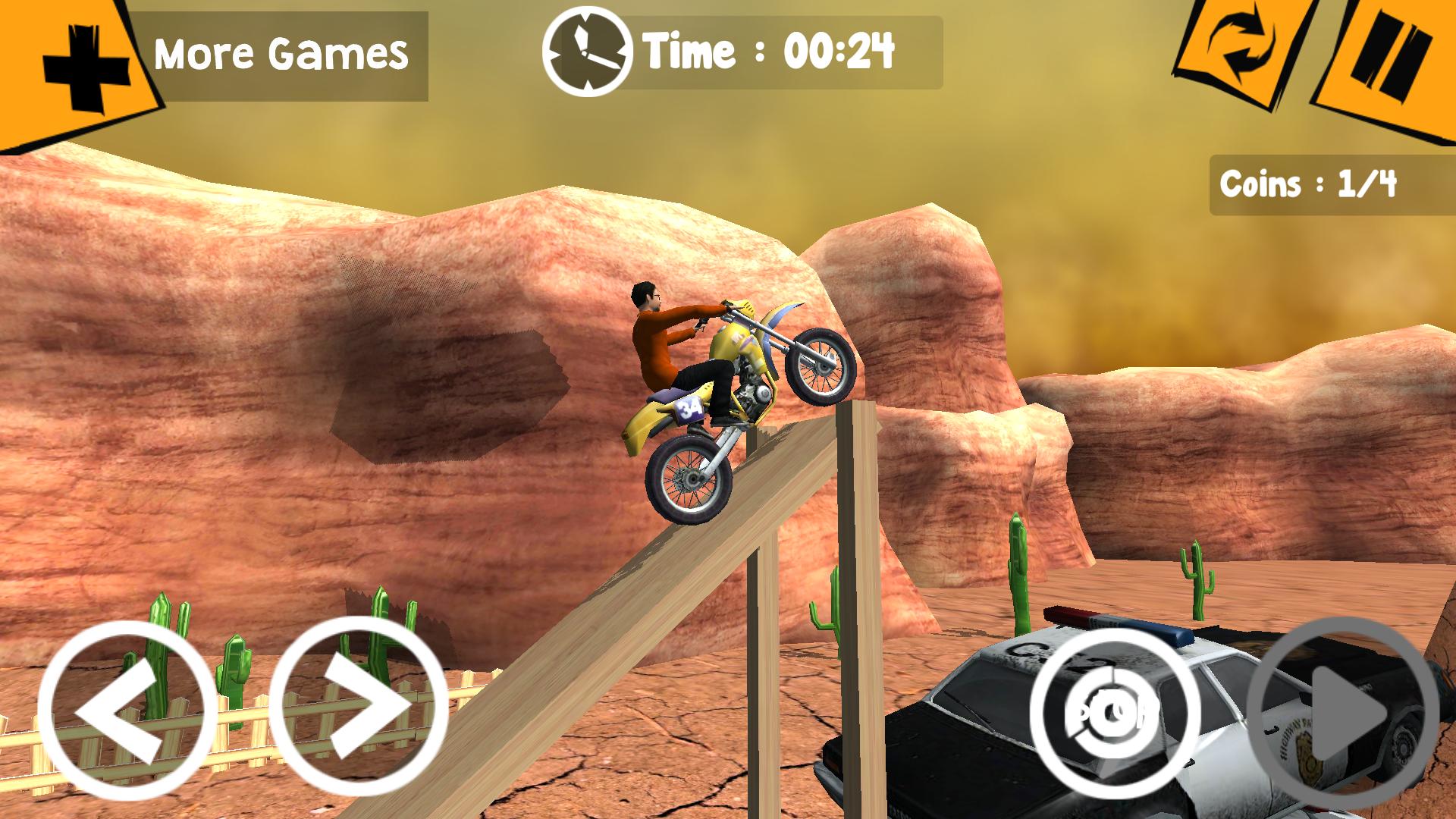The width and height of the screenshot is (1456, 819).
Task: Tap the orange pause panel in the corner
Action: pos(1392,53)
